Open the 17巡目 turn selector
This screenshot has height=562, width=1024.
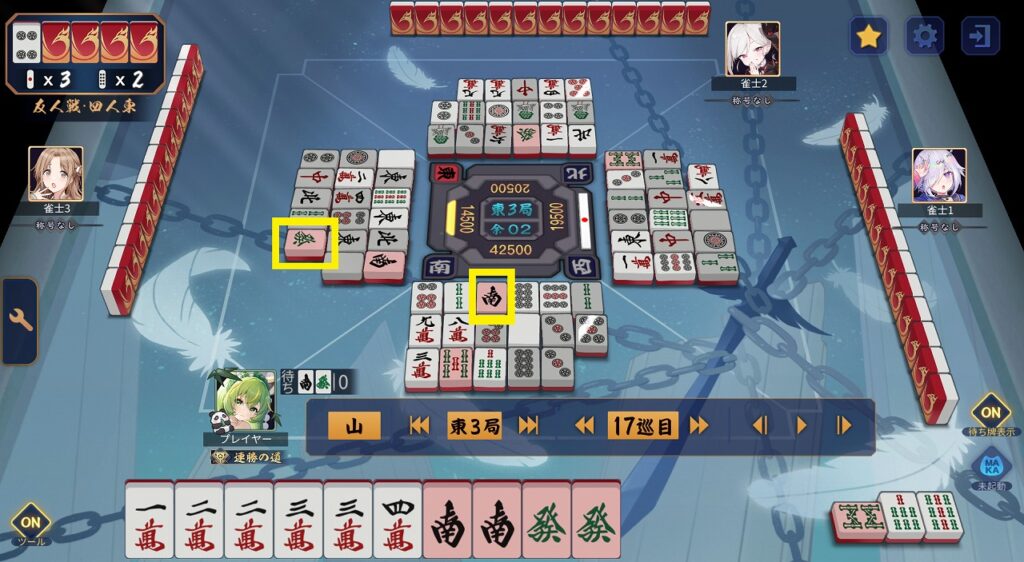tap(641, 426)
